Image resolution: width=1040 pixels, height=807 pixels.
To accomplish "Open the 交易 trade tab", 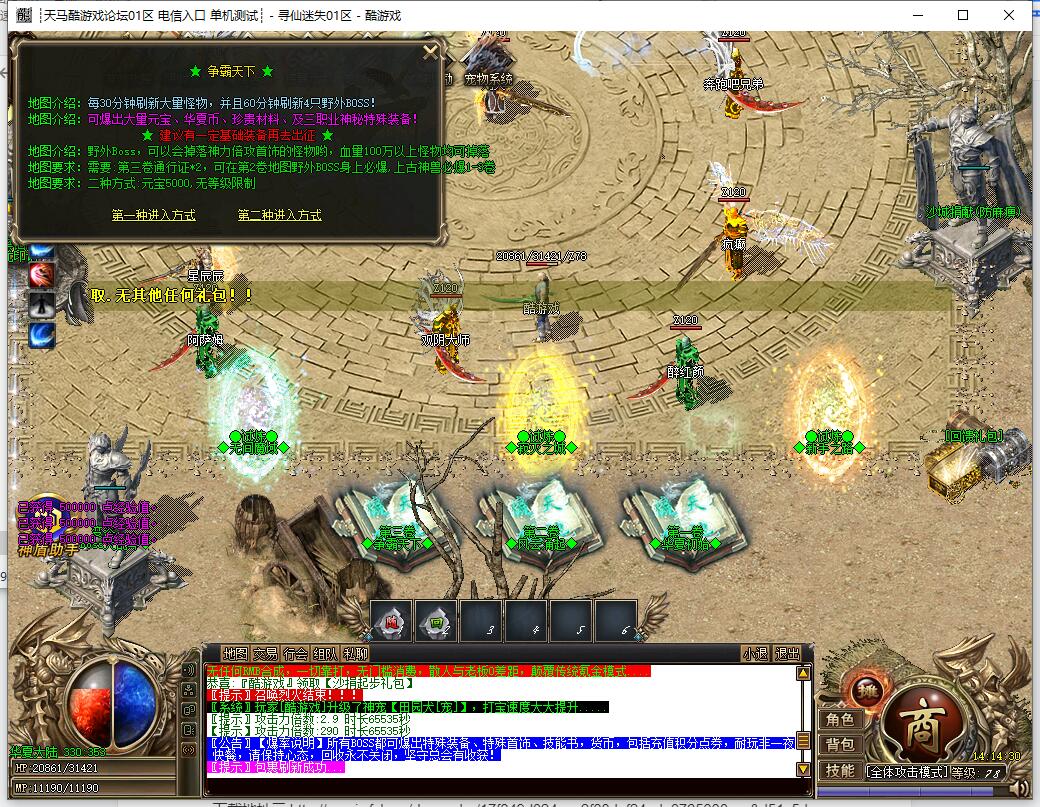I will 265,654.
